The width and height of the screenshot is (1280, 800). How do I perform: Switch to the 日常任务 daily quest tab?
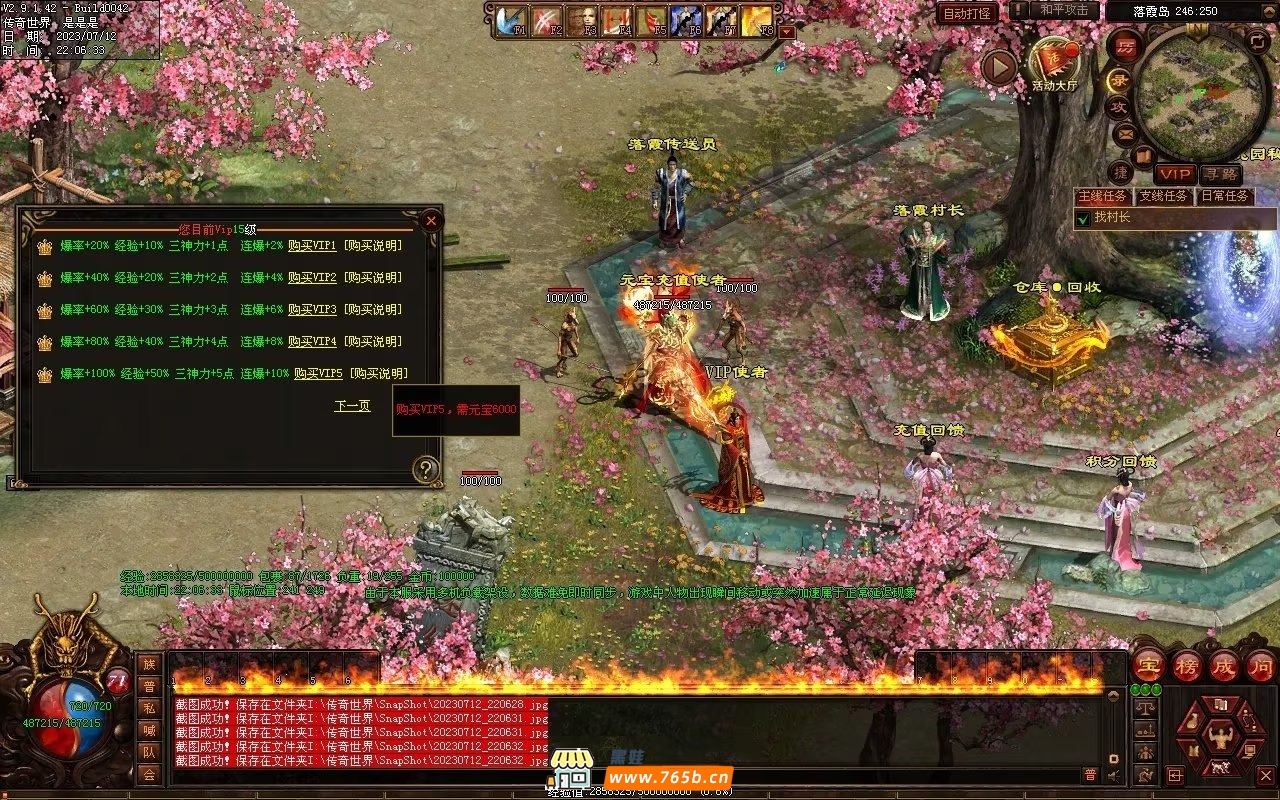click(1224, 196)
